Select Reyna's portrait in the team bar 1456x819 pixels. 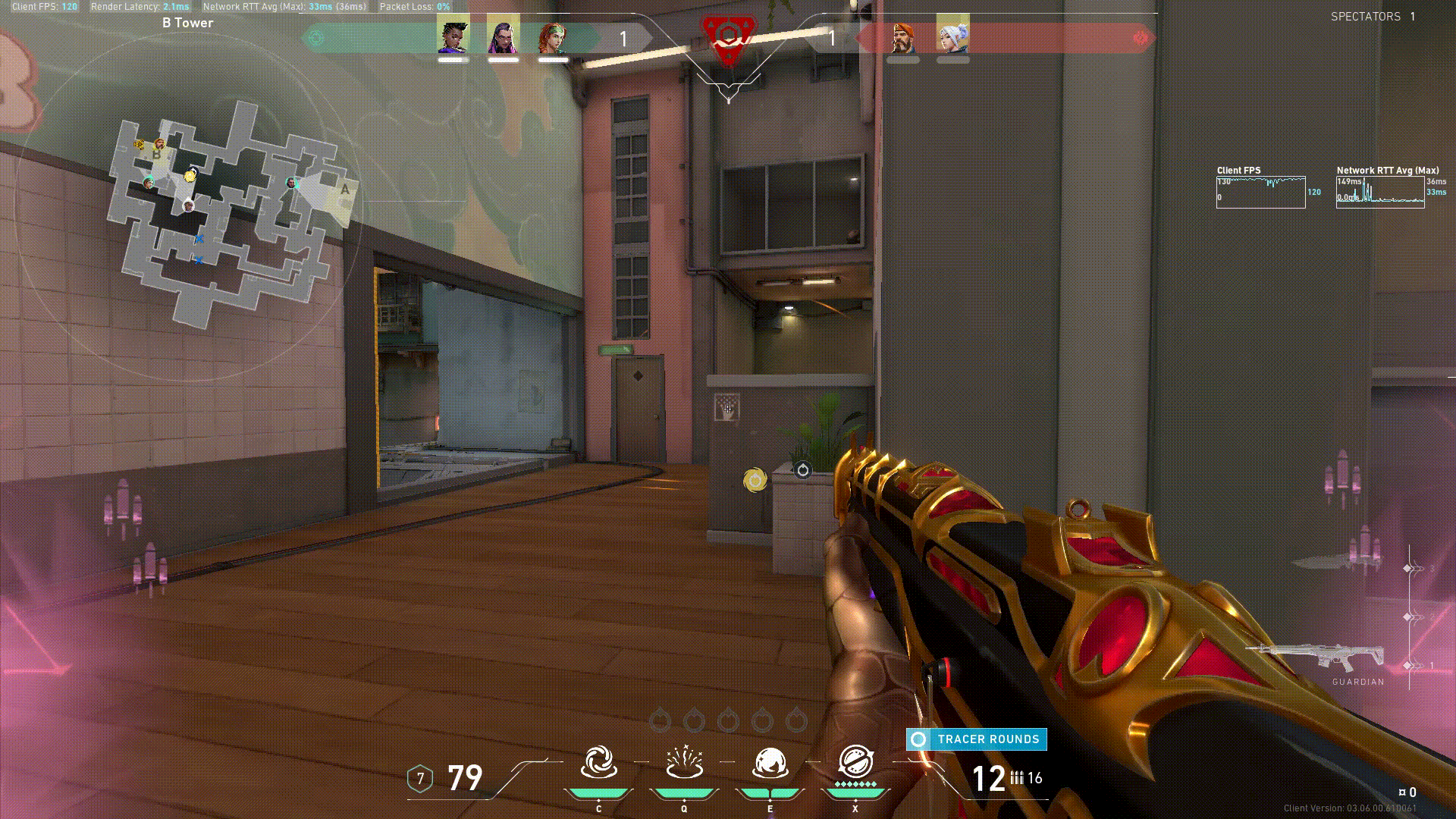click(x=503, y=36)
